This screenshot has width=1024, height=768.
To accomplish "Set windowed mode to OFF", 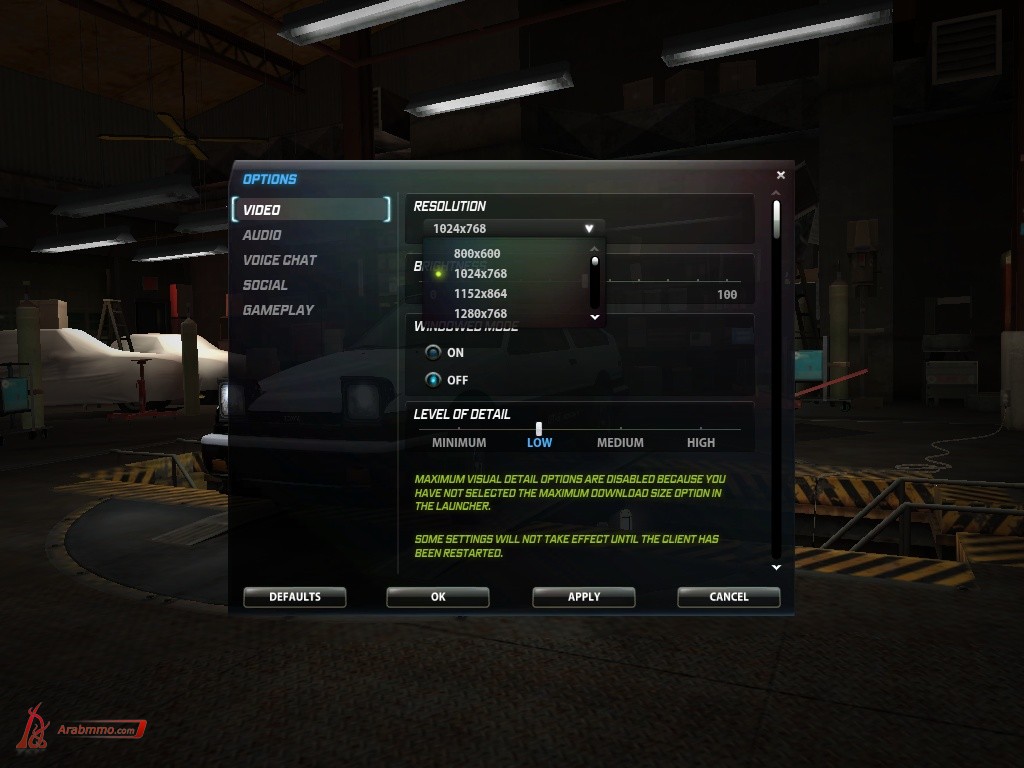I will pyautogui.click(x=433, y=380).
